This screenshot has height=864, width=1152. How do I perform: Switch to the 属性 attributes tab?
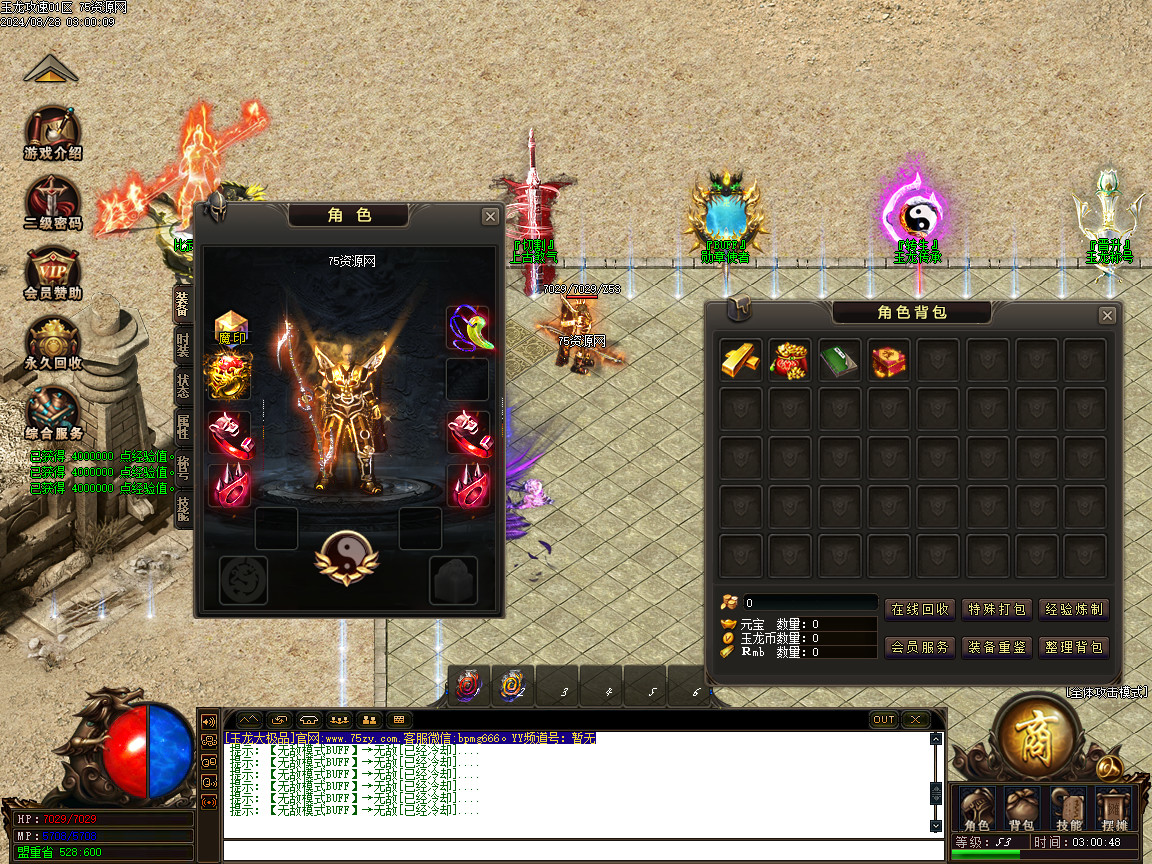click(x=183, y=425)
